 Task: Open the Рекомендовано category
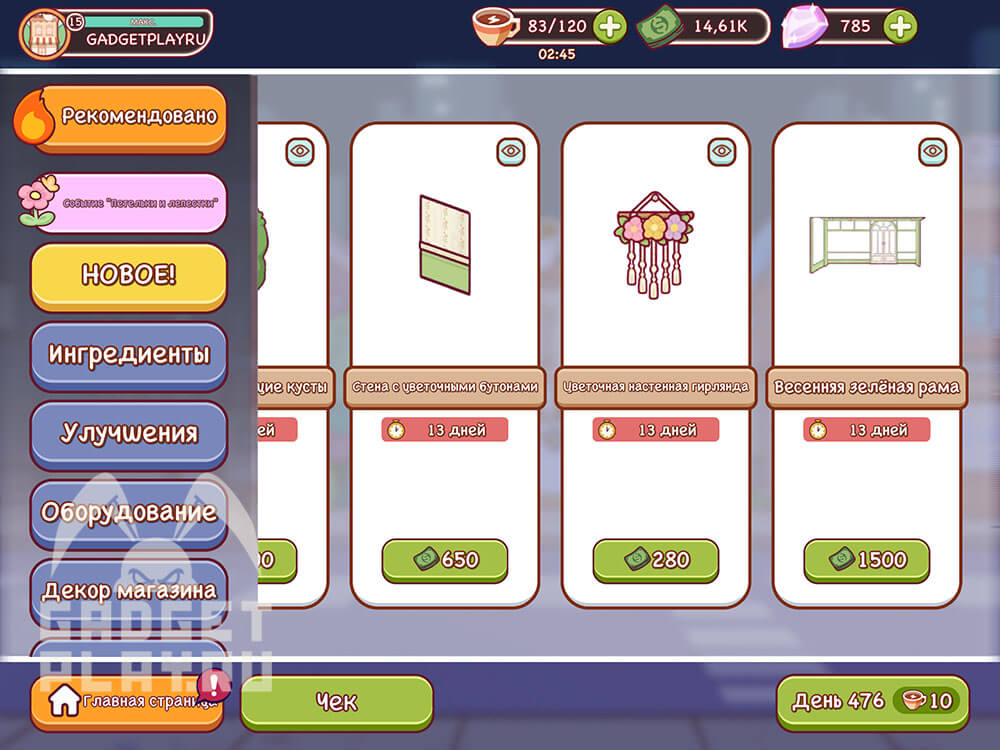[130, 117]
